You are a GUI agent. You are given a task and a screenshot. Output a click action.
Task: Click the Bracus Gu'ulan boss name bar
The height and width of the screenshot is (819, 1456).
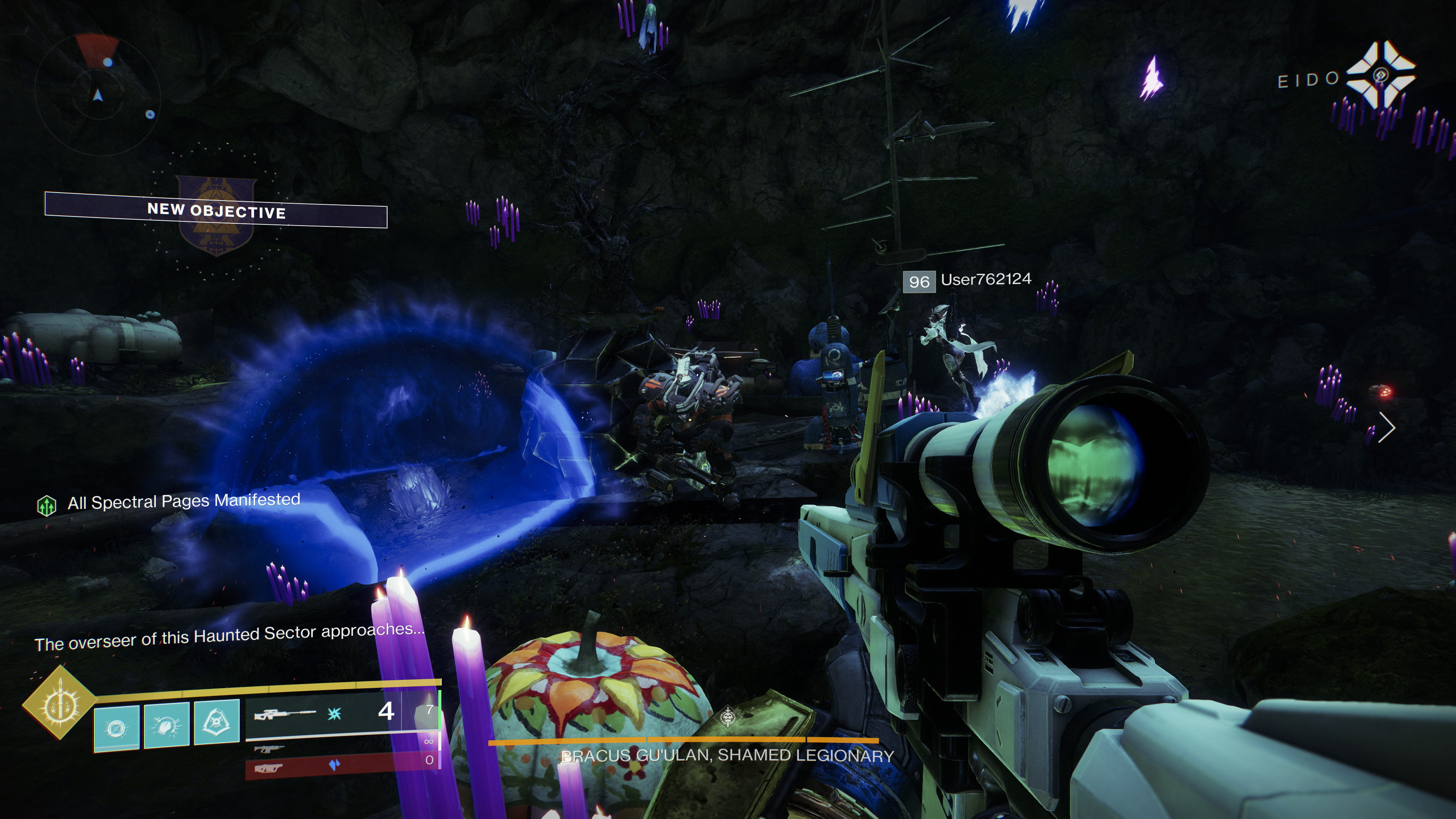[727, 755]
